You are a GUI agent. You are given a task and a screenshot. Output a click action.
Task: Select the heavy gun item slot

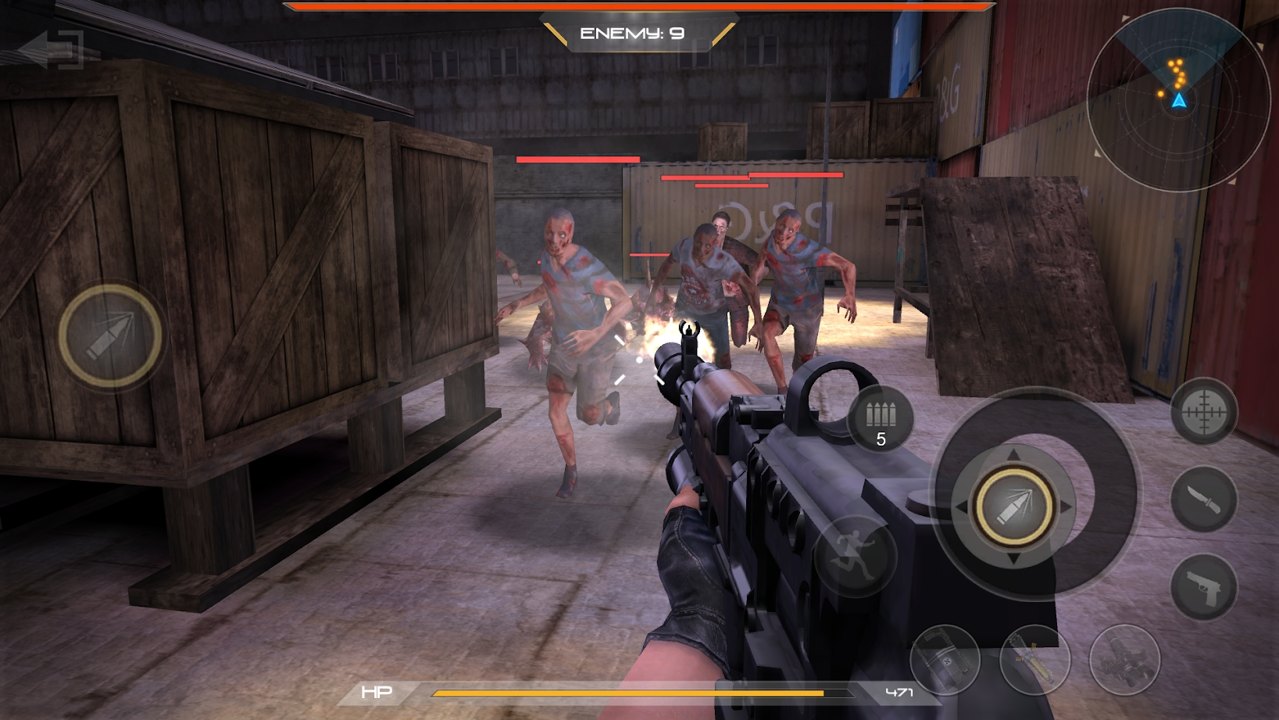click(1125, 660)
